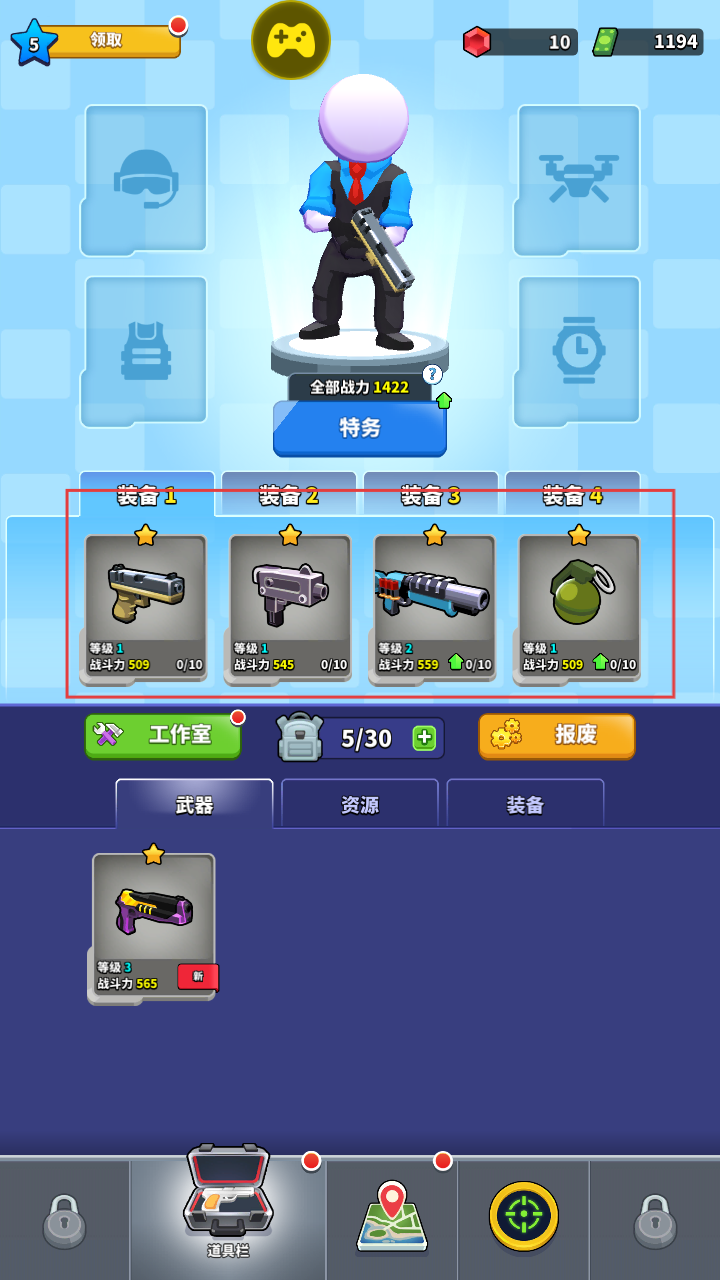
Task: Expand backpack capacity with plus button
Action: (x=424, y=738)
